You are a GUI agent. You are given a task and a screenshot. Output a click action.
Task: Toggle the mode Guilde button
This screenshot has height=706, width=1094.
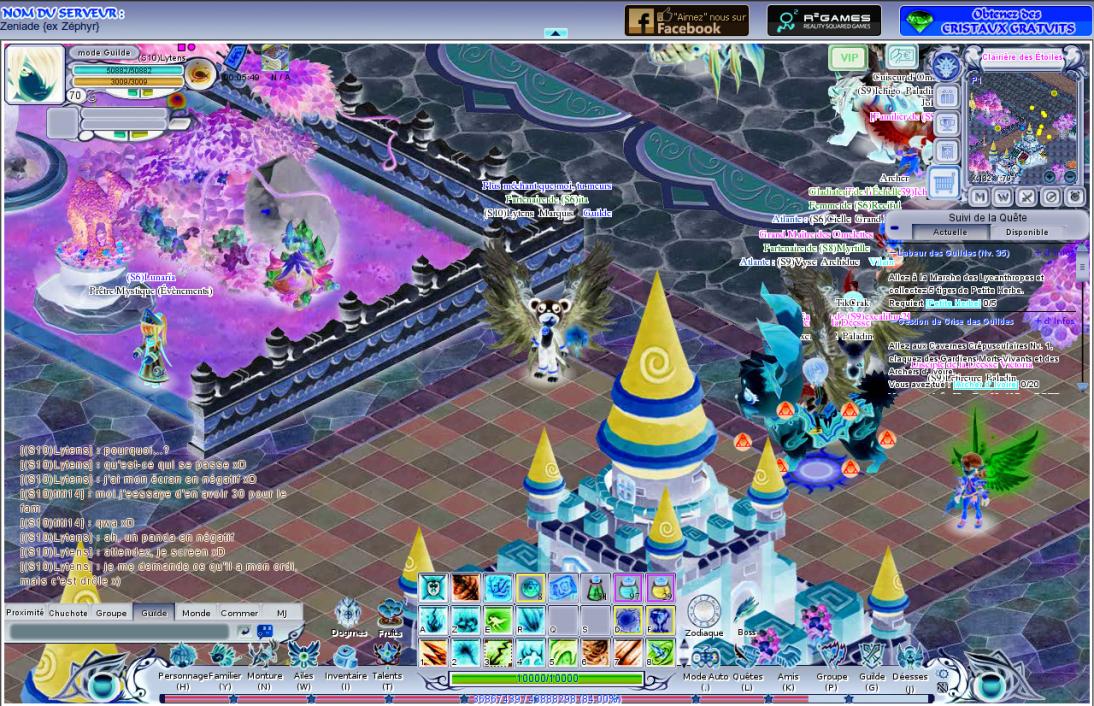(x=102, y=52)
